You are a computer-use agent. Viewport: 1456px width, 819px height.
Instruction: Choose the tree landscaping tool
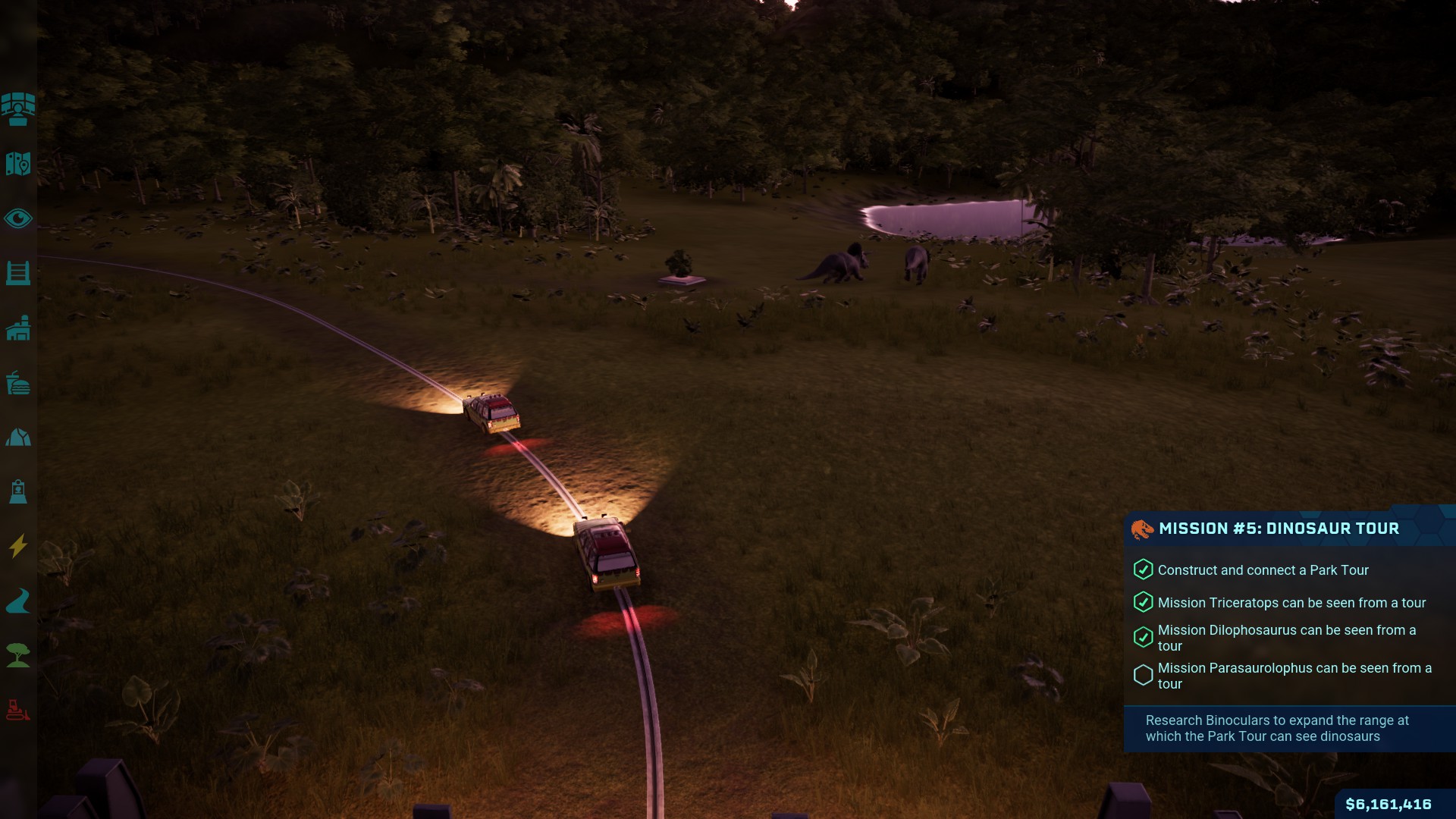click(18, 655)
